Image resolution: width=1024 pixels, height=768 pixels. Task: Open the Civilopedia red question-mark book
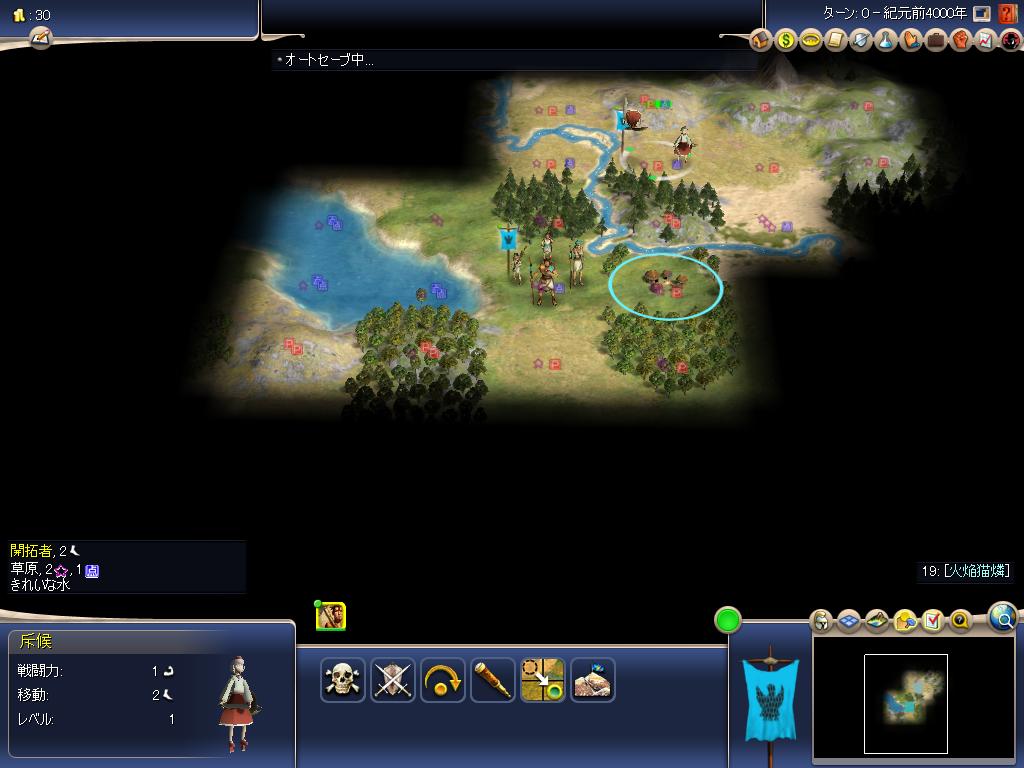pyautogui.click(x=1008, y=14)
